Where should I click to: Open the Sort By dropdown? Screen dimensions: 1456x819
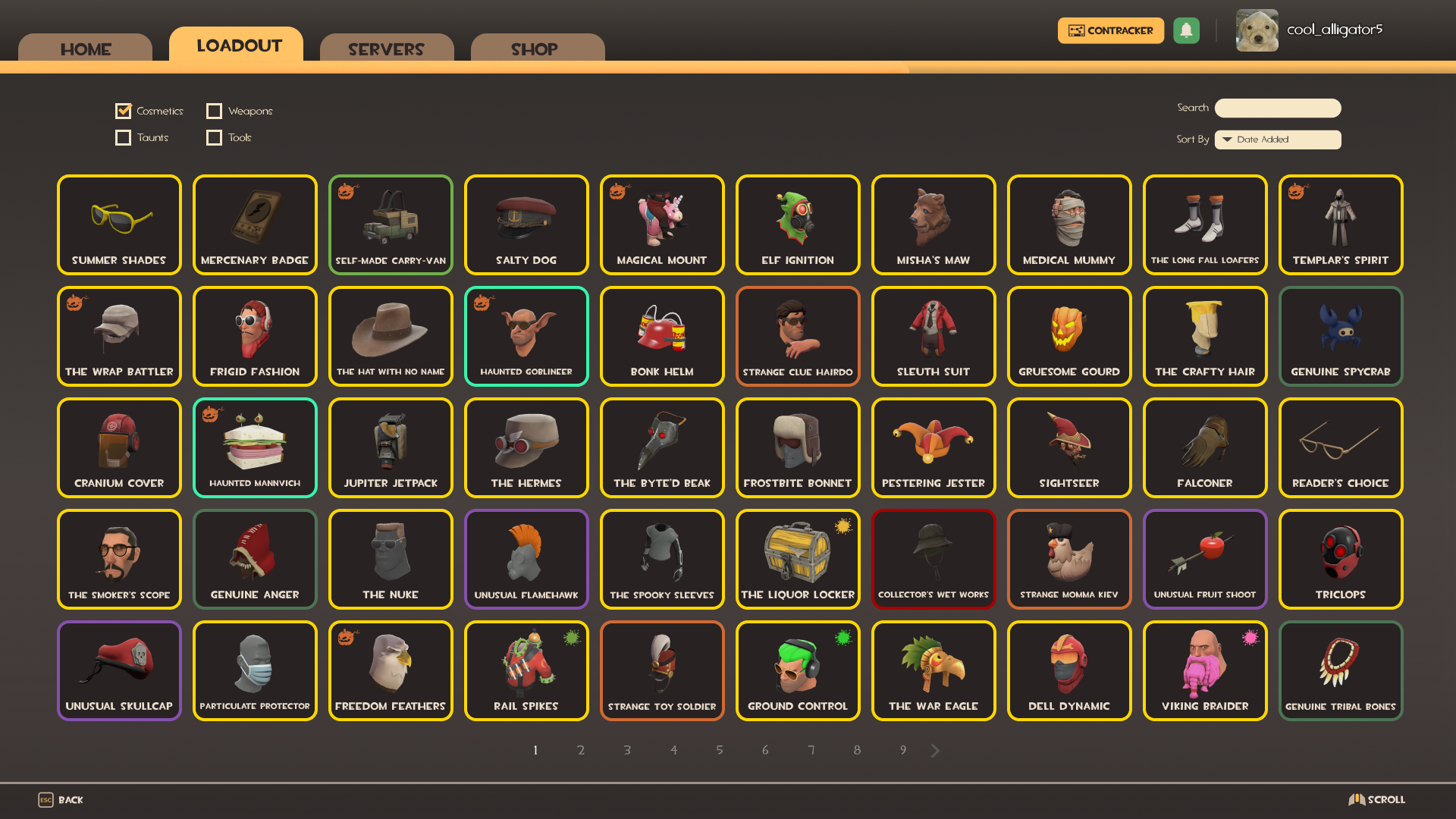[1278, 140]
